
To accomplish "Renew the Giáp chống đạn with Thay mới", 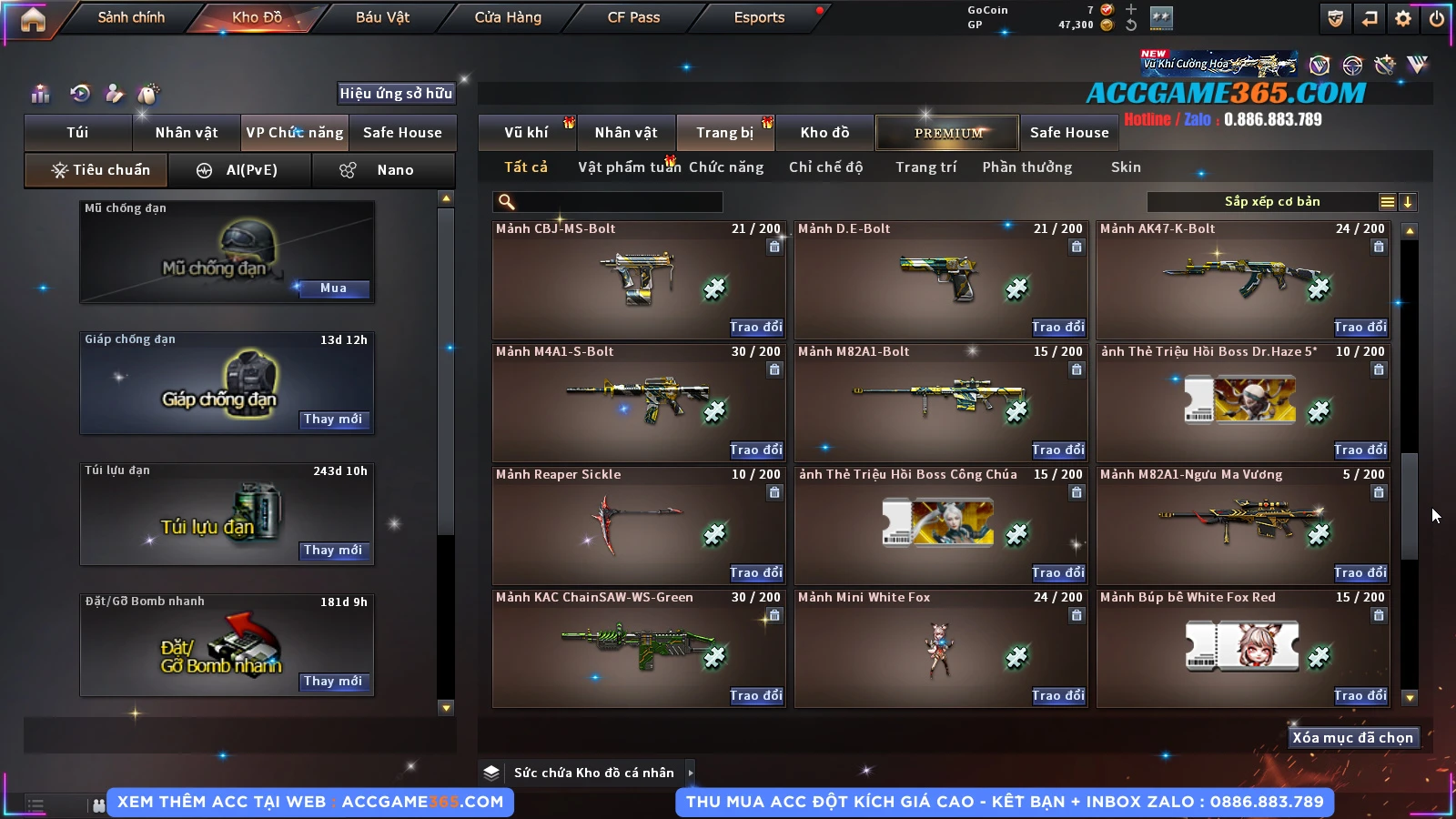I will click(x=333, y=420).
